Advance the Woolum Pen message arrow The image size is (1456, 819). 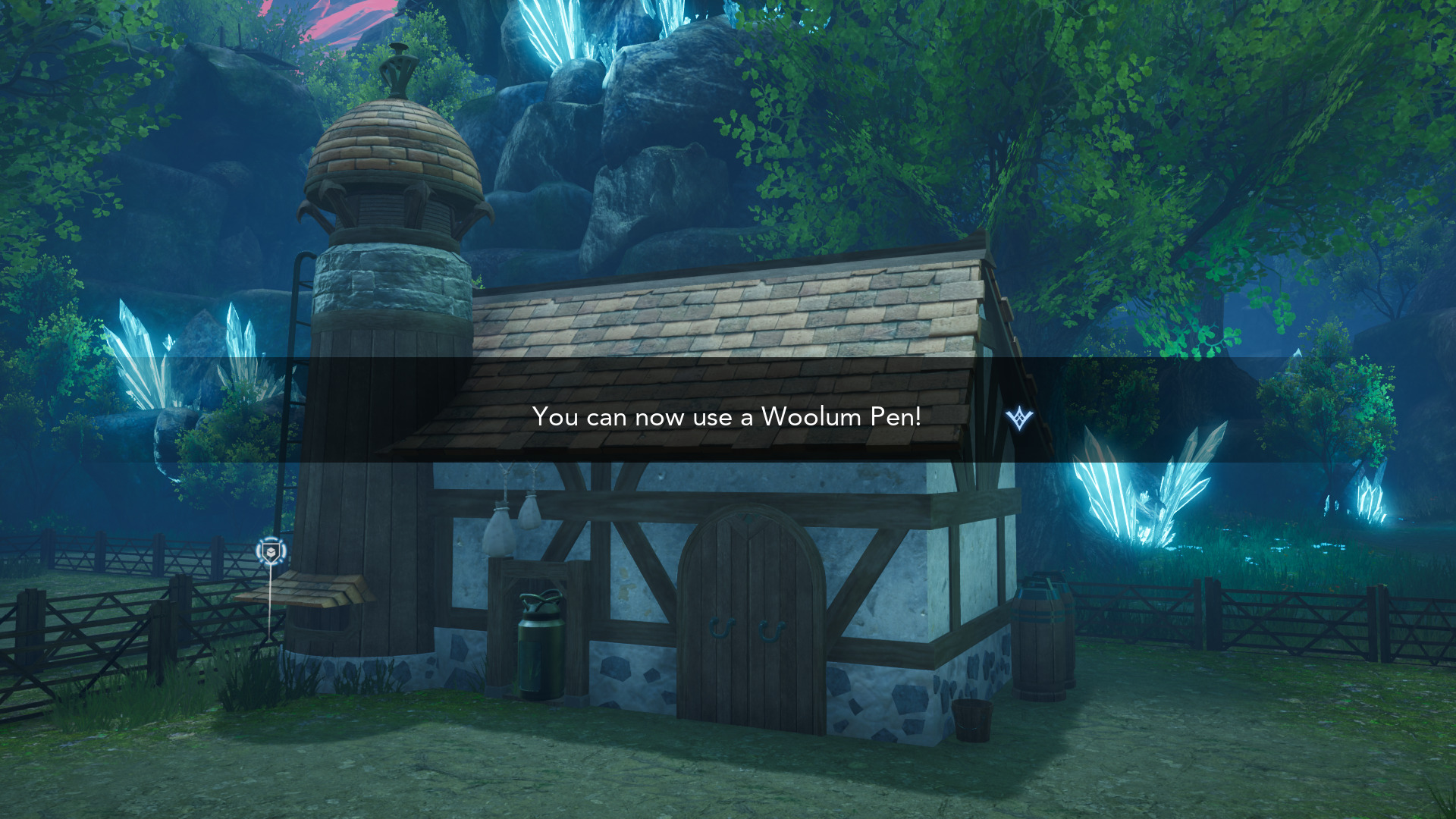coord(1019,418)
